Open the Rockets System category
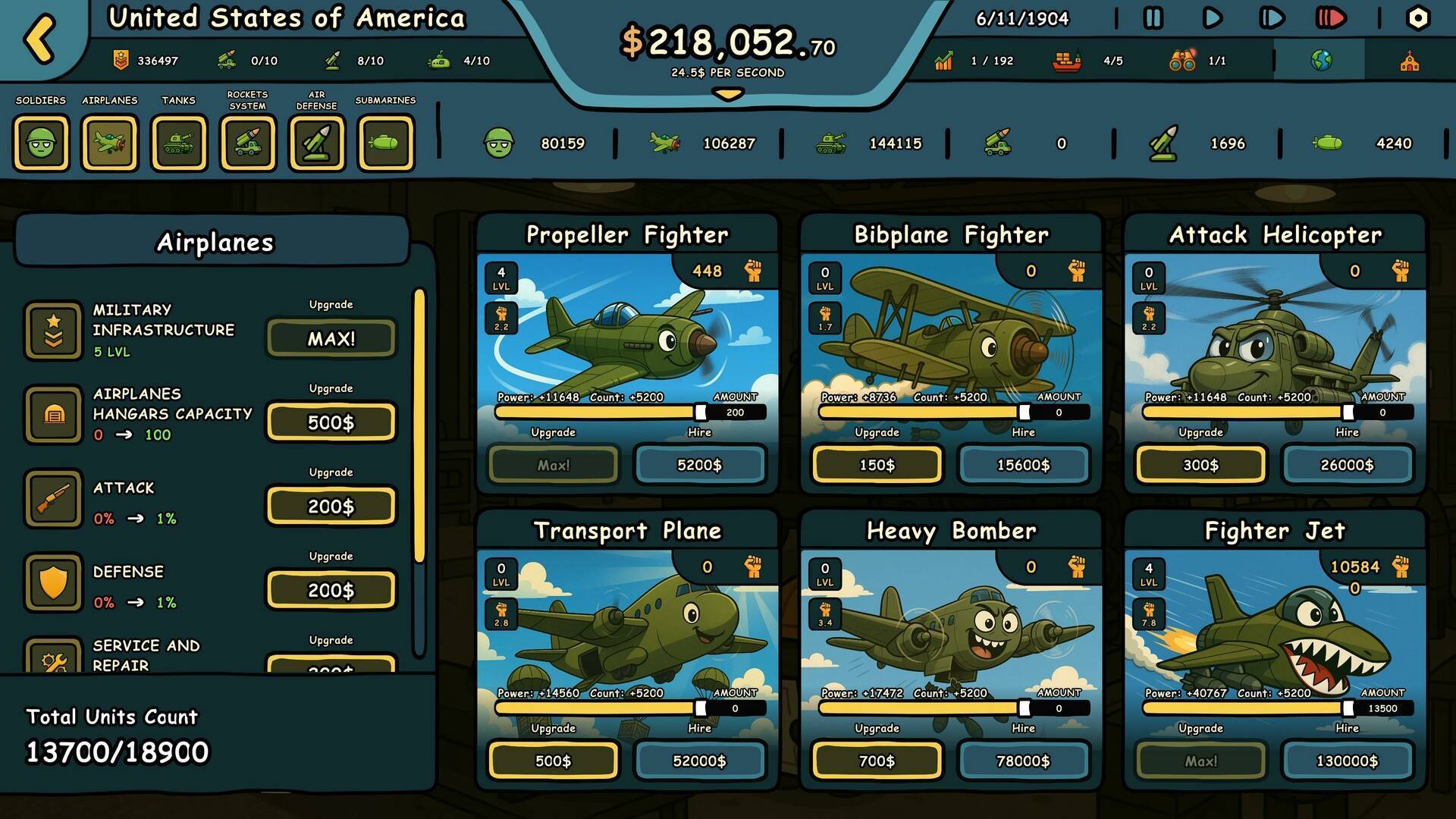Viewport: 1456px width, 819px height. coord(248,143)
